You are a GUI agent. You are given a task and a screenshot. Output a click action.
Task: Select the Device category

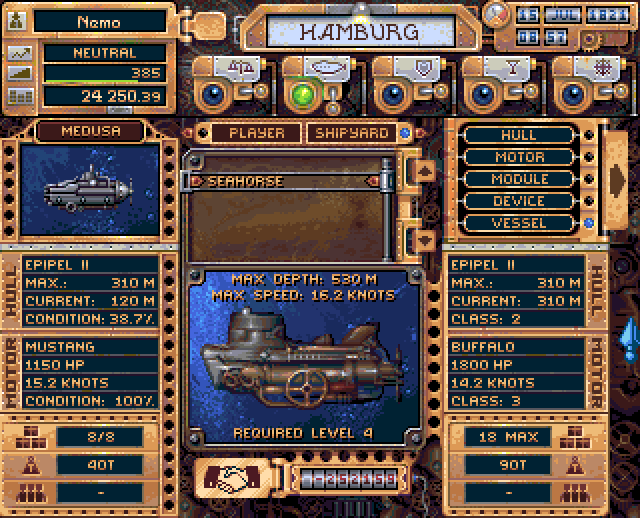click(x=520, y=201)
